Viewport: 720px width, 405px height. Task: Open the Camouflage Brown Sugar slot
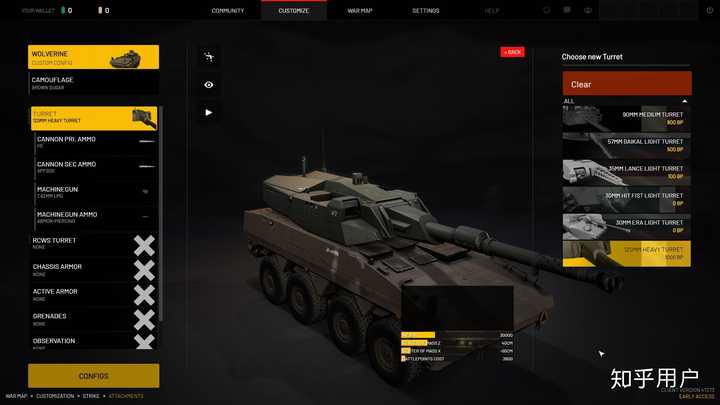pyautogui.click(x=94, y=83)
